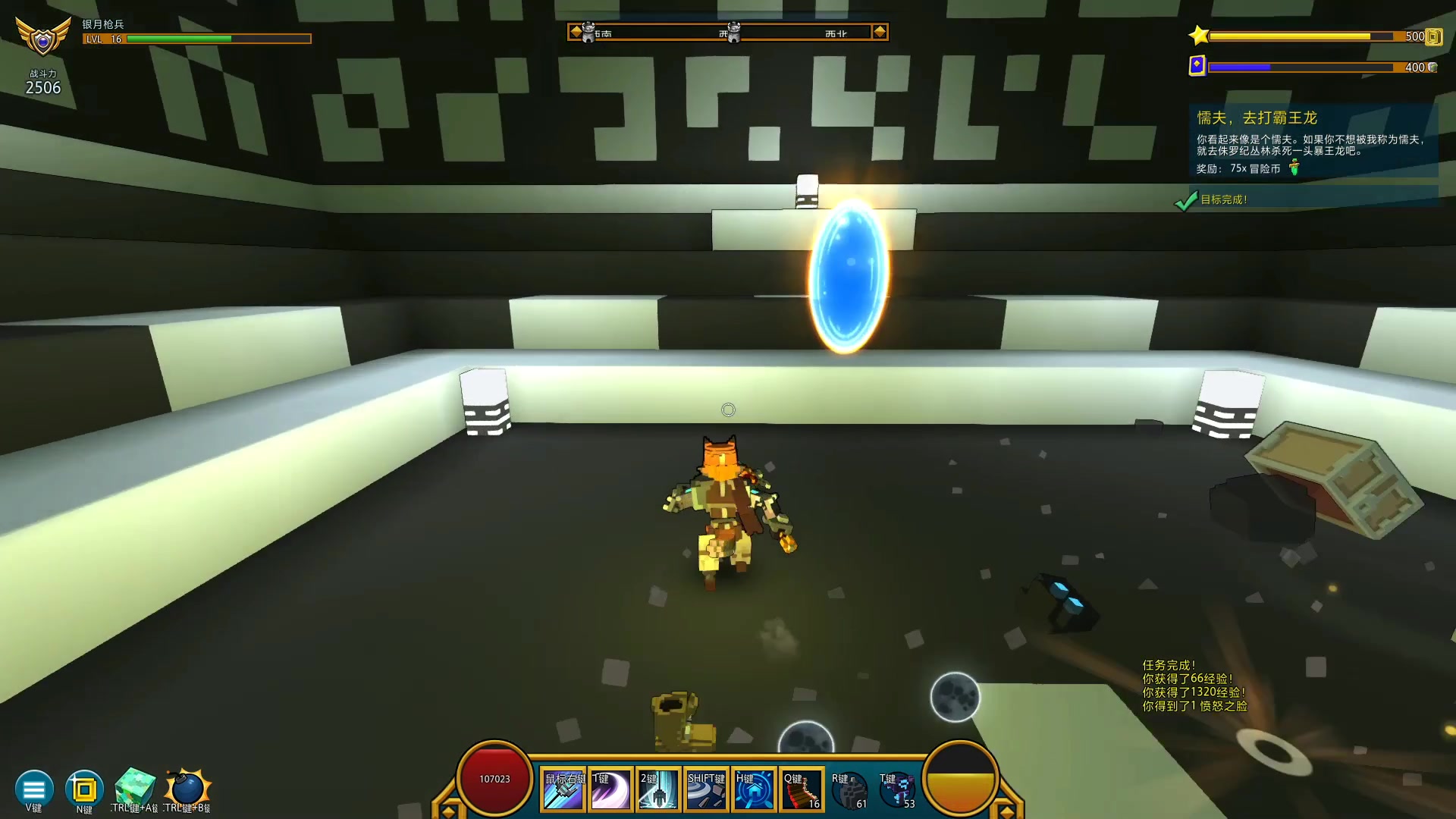Click the blue card icon by 400 bar
1456x819 pixels.
click(1197, 66)
